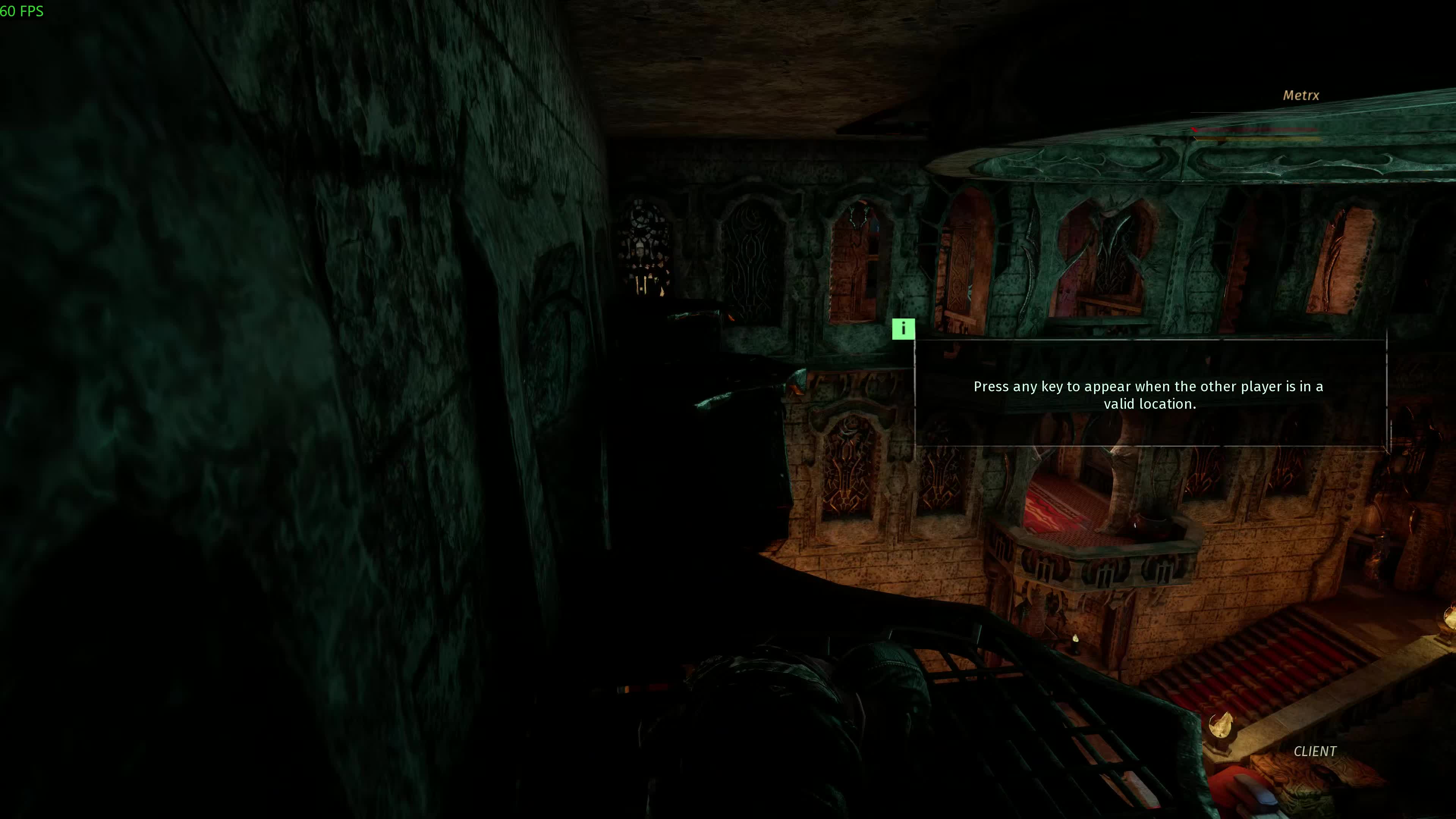The width and height of the screenshot is (1456, 819).
Task: Click the green info icon
Action: (x=903, y=329)
